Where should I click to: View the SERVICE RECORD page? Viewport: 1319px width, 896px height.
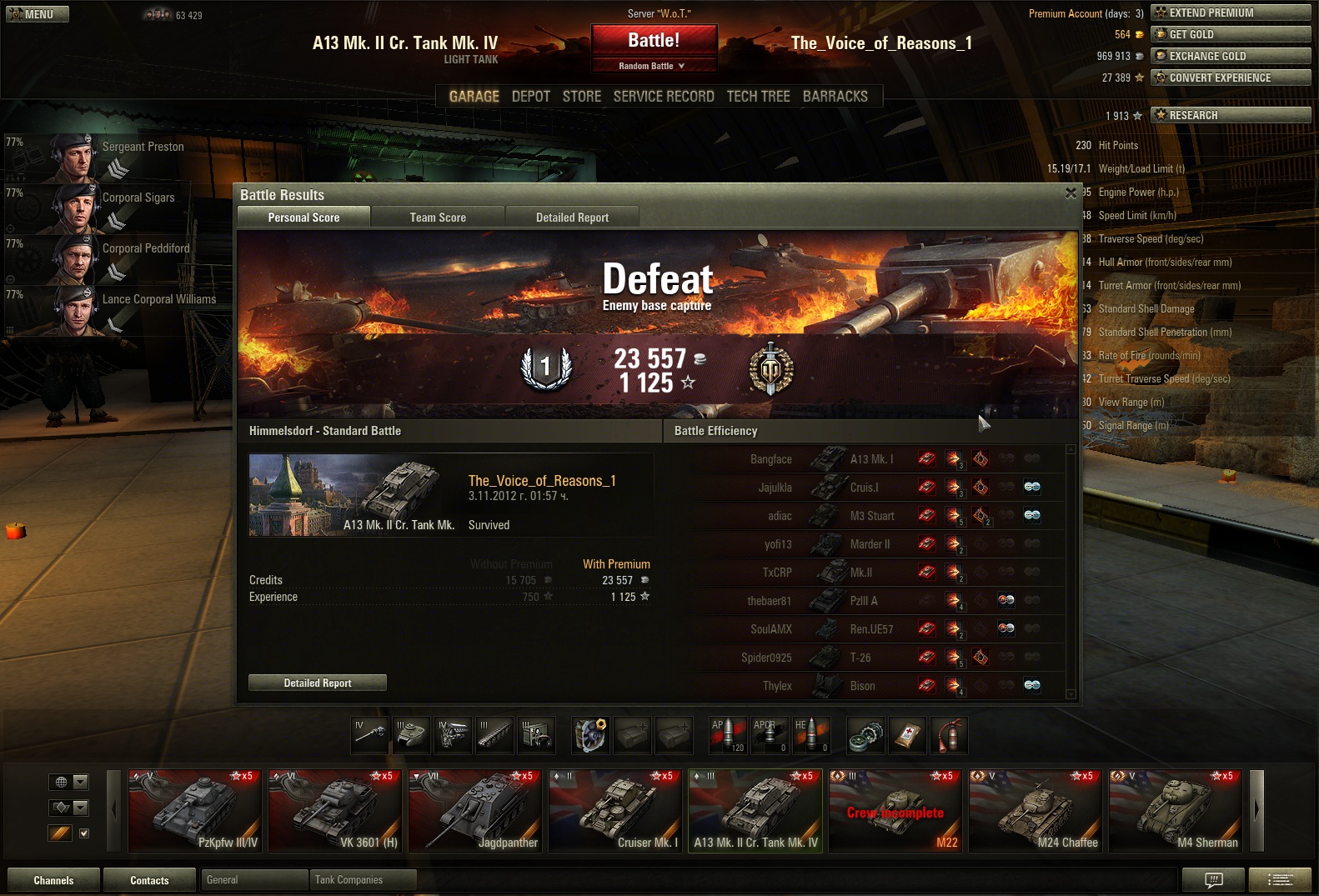(664, 97)
